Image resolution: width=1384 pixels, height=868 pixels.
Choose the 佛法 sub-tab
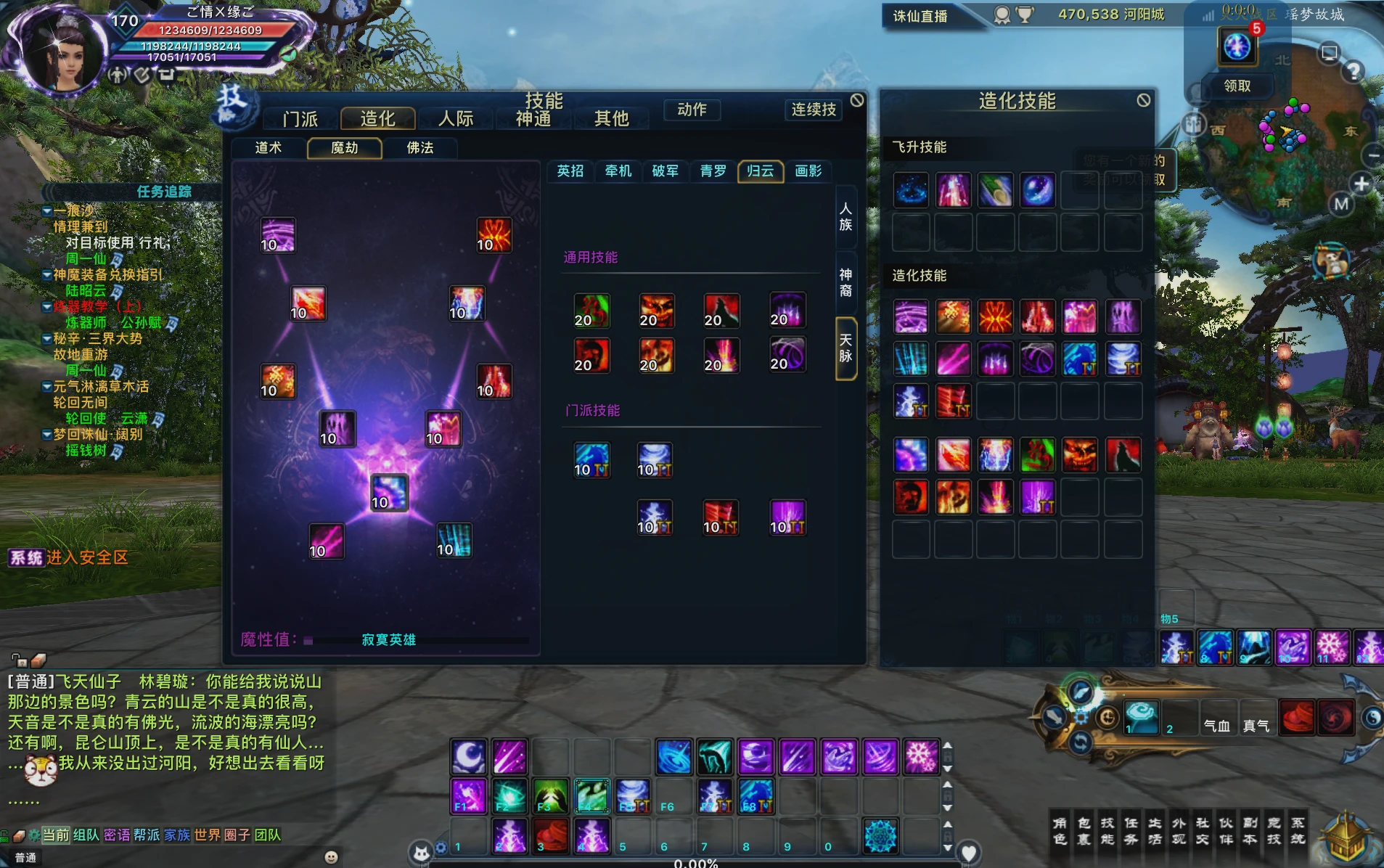[420, 148]
